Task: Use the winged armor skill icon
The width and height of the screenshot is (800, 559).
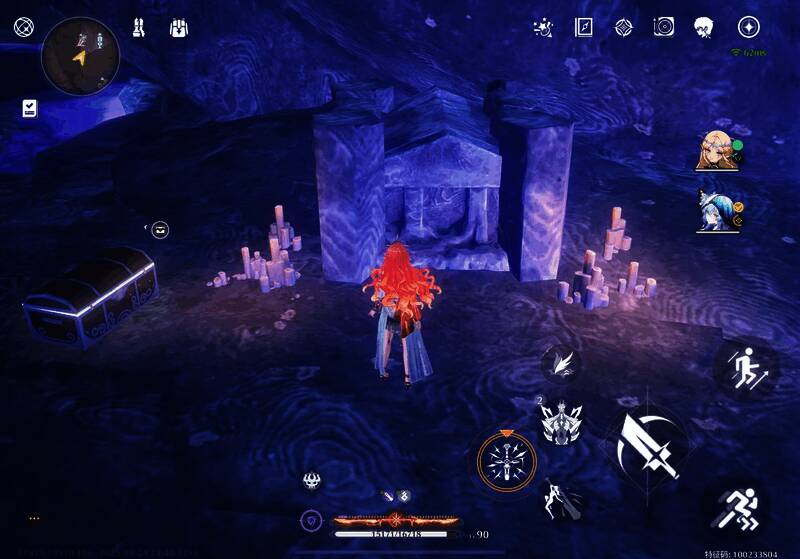Action: tap(561, 422)
